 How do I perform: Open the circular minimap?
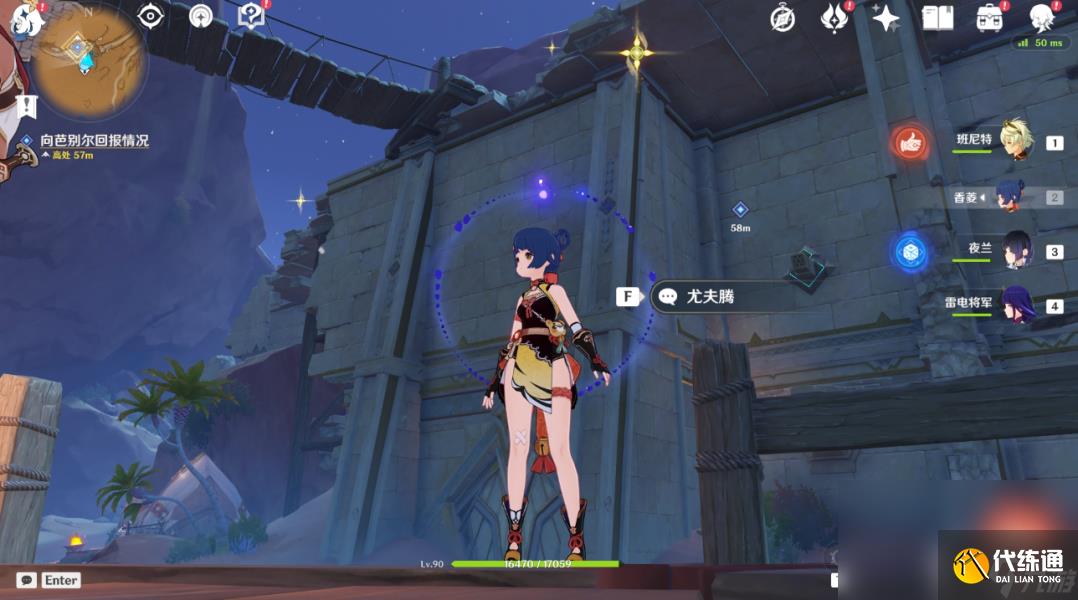click(88, 60)
